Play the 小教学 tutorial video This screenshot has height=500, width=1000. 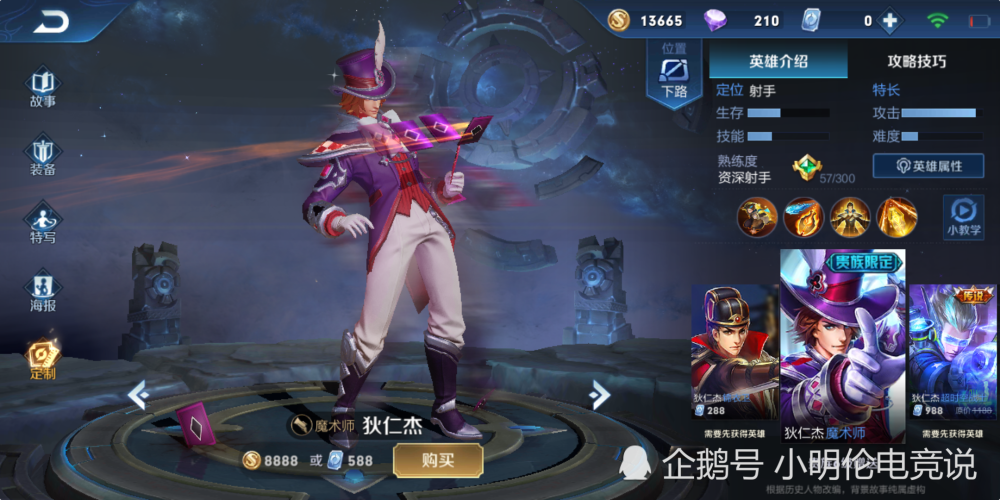(963, 215)
